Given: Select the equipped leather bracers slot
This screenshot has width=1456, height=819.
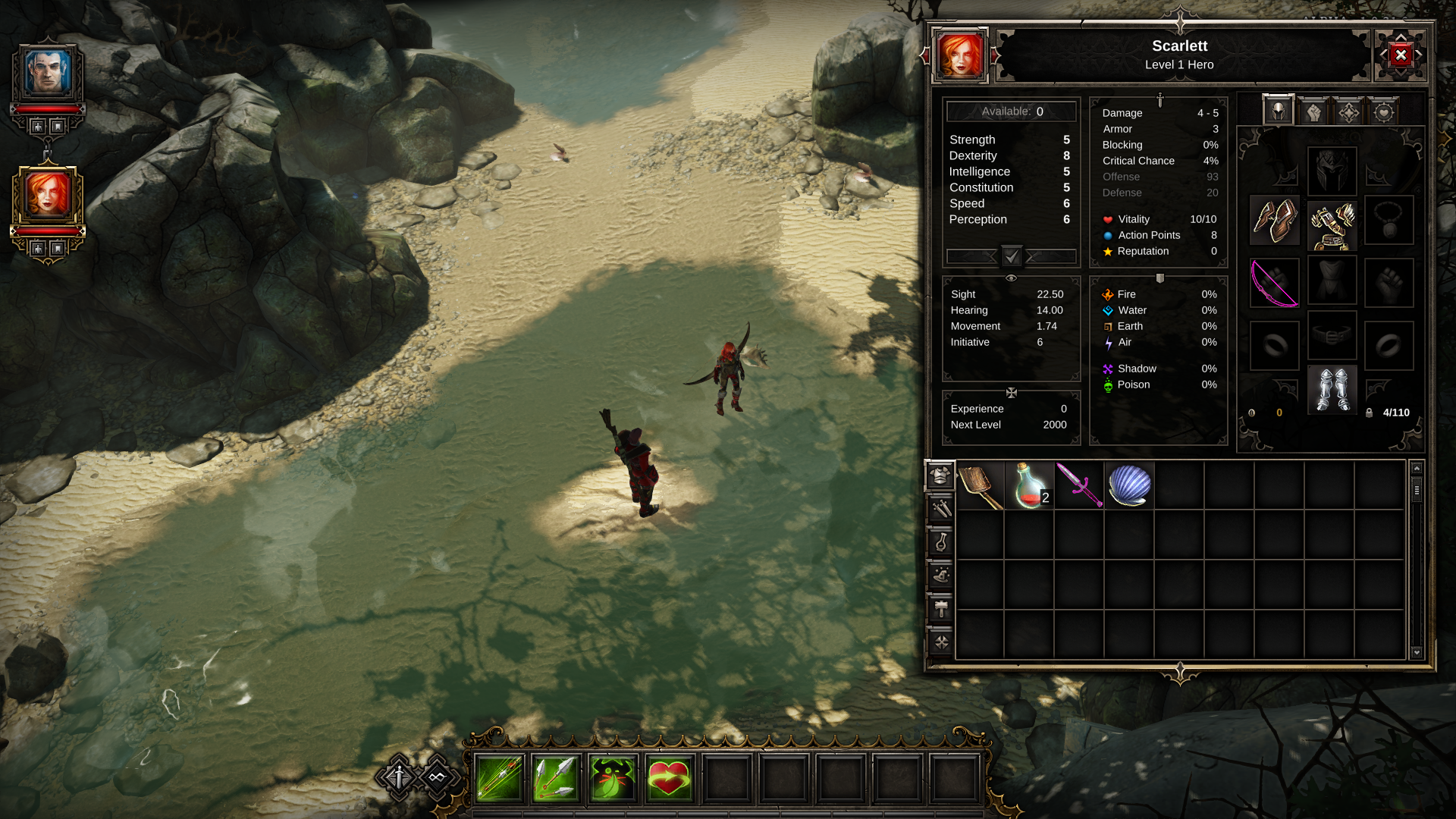Looking at the screenshot, I should [x=1274, y=221].
